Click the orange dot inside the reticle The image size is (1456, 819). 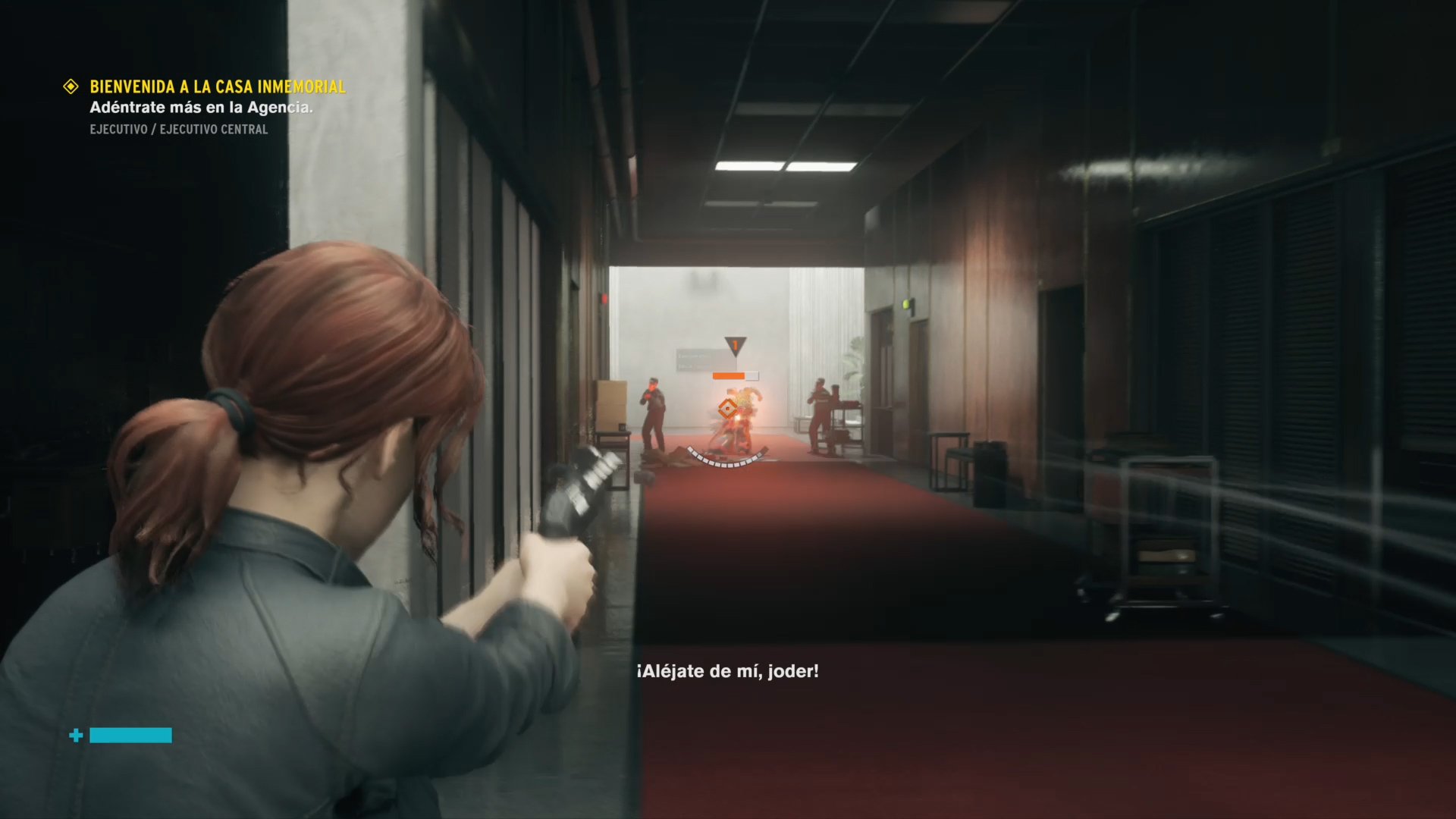coord(727,408)
